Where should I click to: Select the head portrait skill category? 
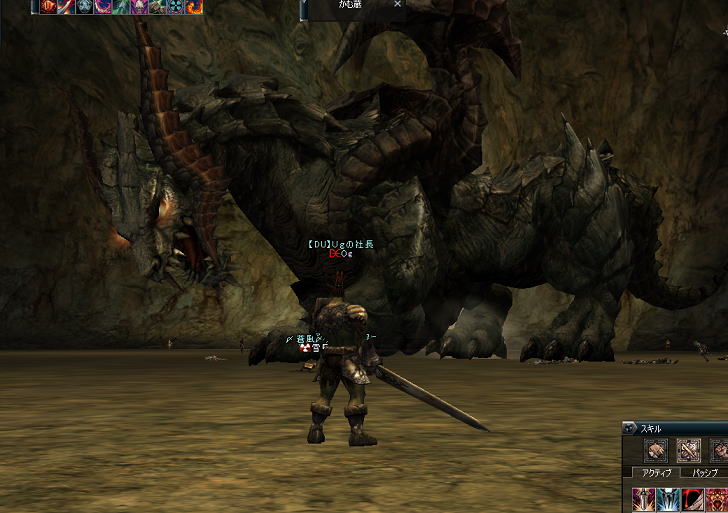pyautogui.click(x=656, y=450)
